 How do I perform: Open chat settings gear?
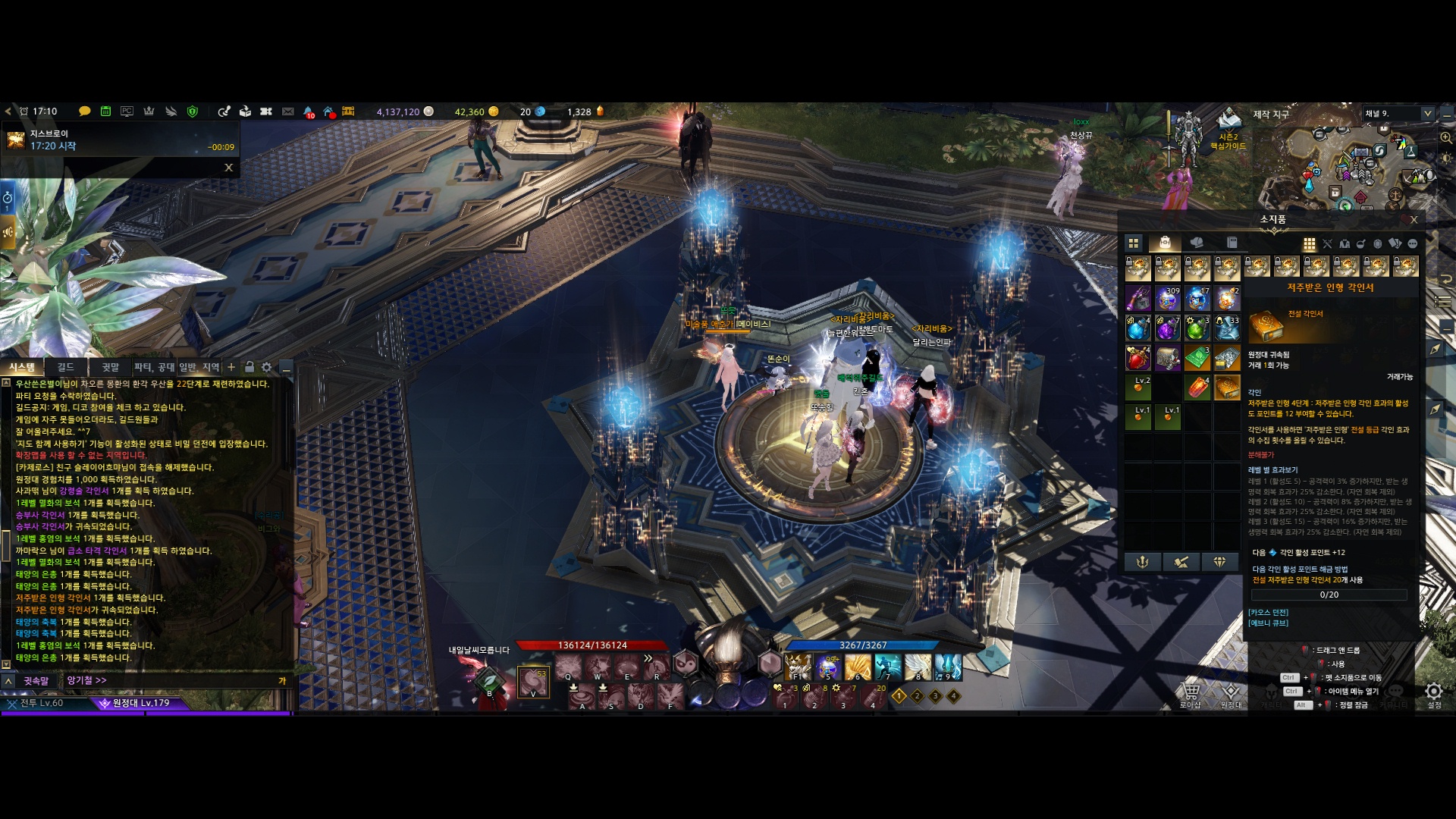(x=266, y=367)
